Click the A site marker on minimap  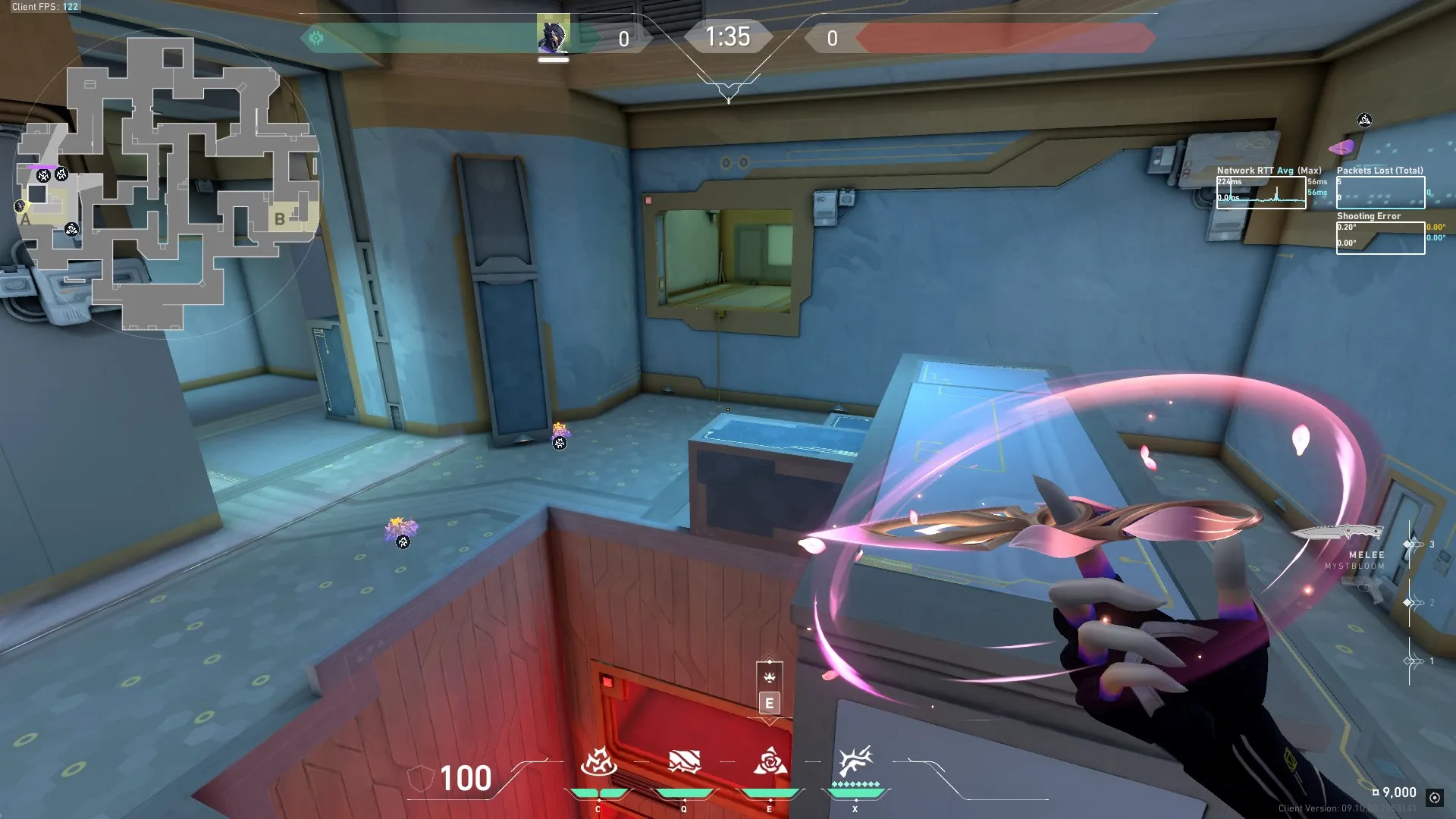click(26, 220)
